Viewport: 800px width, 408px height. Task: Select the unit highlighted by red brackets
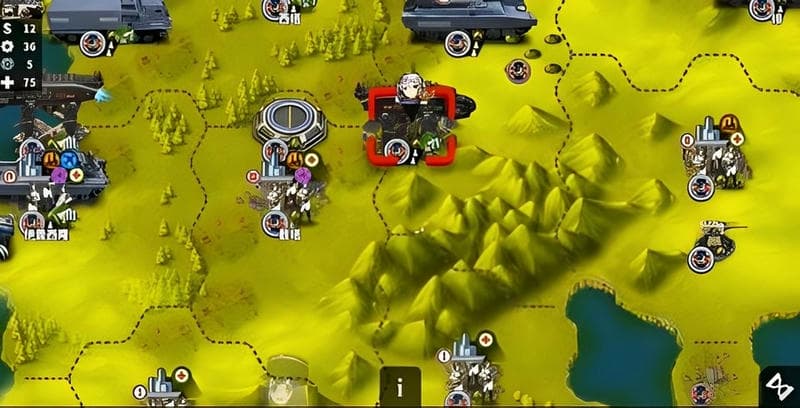(411, 125)
